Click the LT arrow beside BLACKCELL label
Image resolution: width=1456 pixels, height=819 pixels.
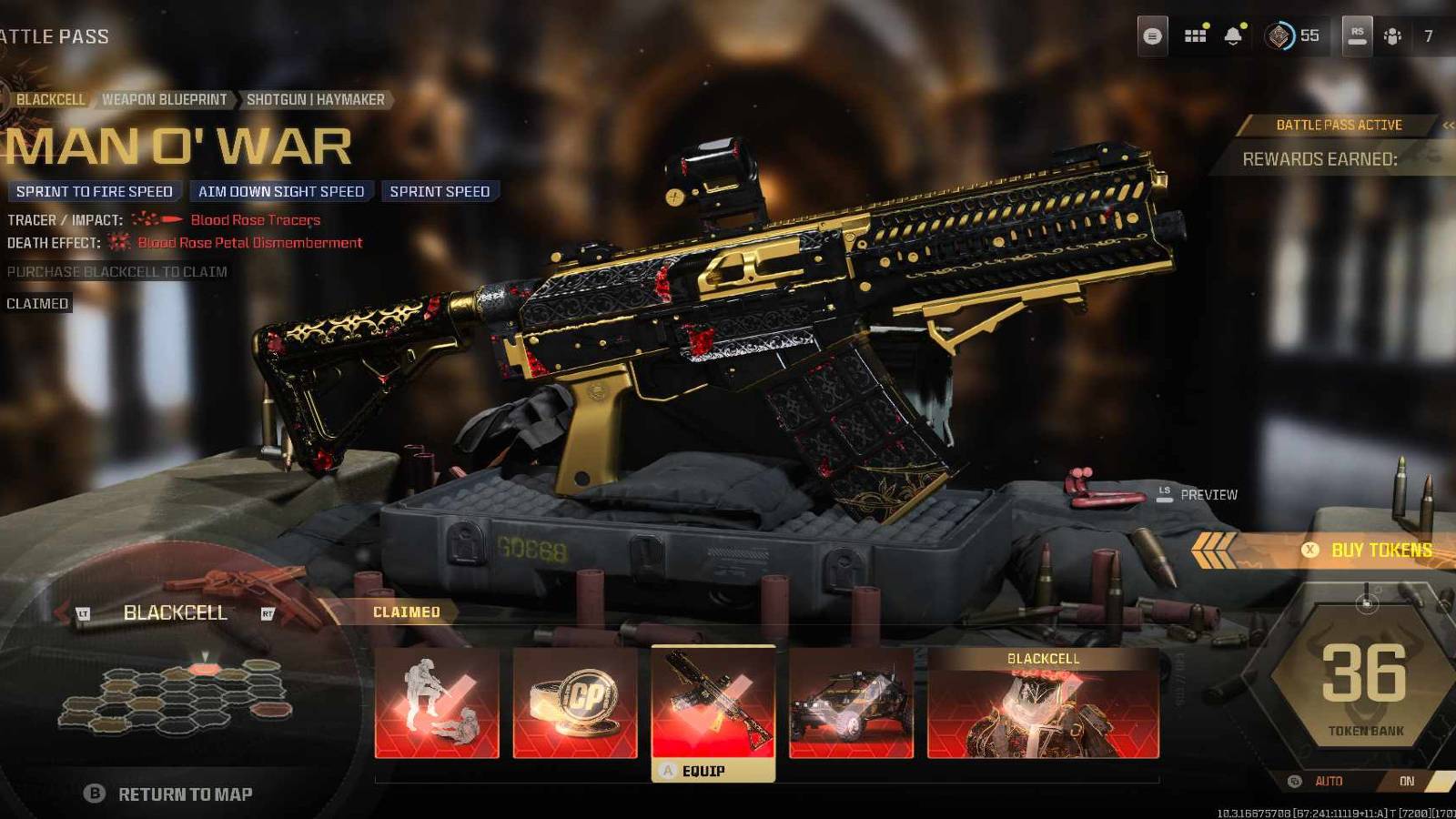point(83,613)
